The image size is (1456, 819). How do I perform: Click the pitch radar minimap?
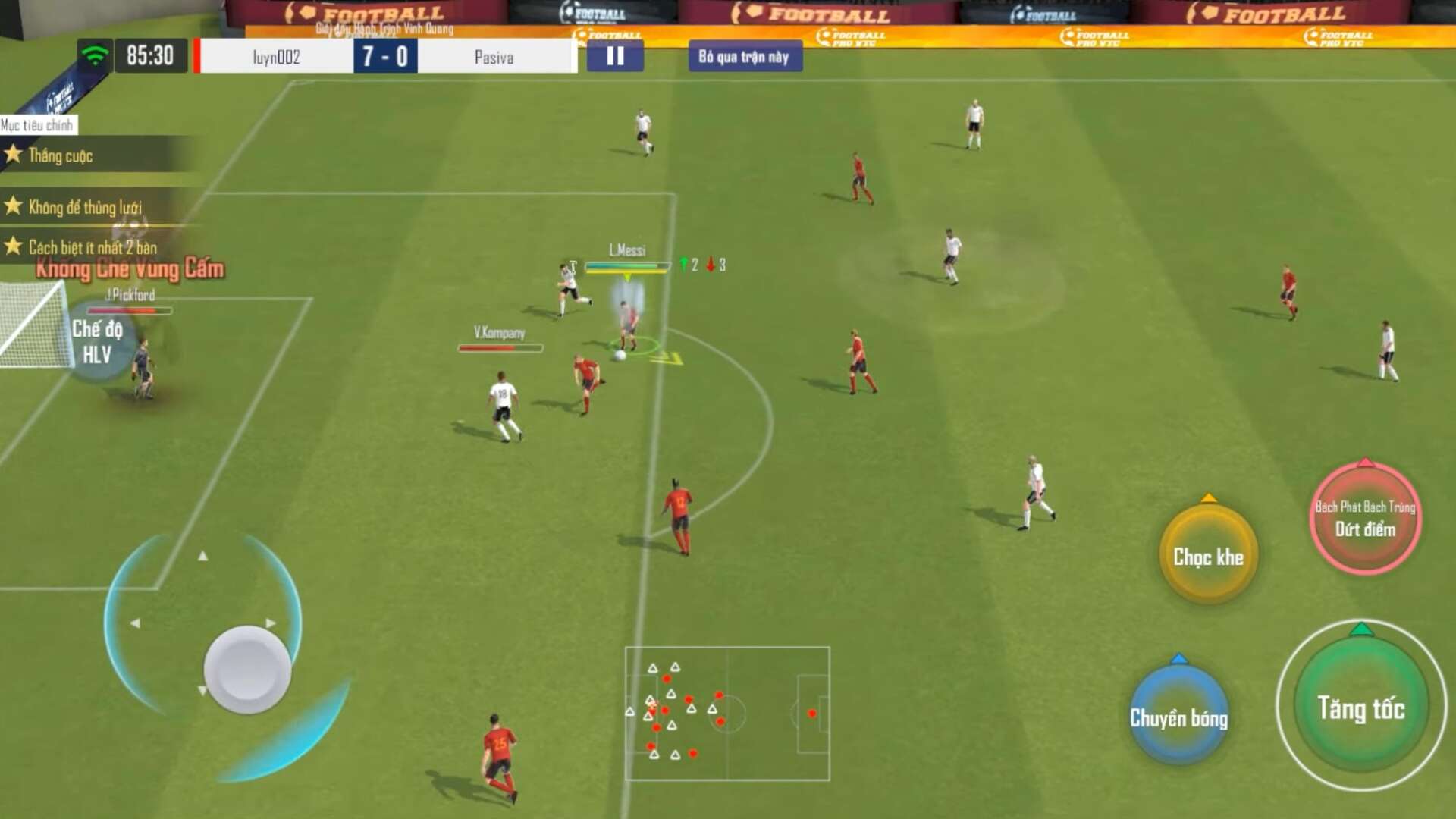coord(726,713)
